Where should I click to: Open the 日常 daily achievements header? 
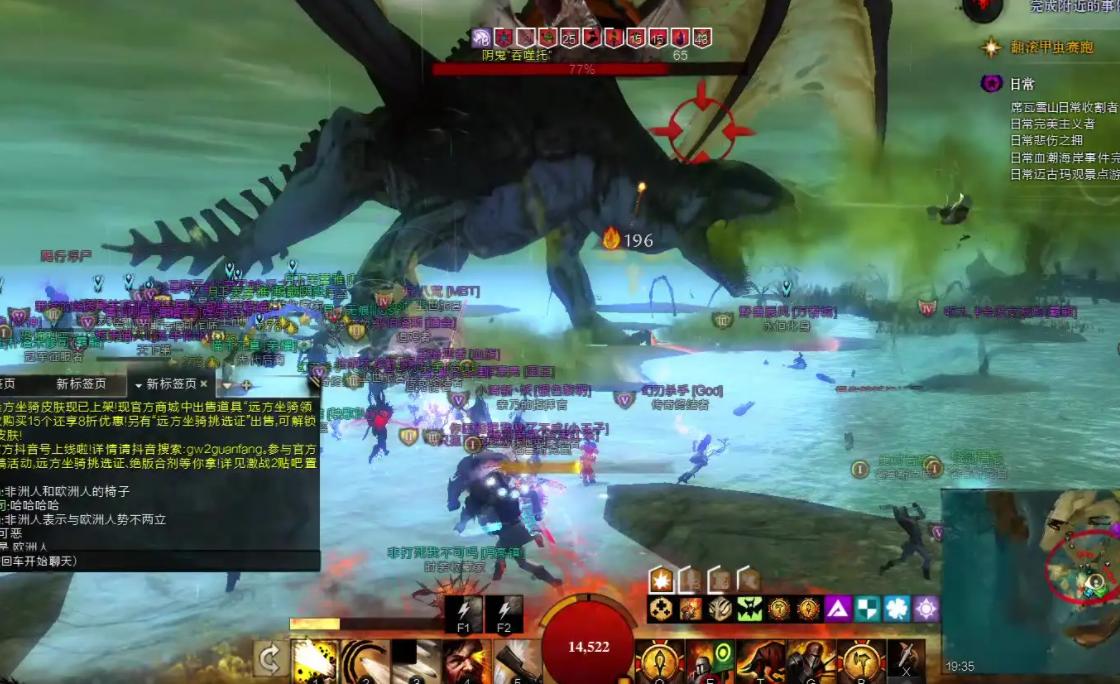coord(1022,84)
